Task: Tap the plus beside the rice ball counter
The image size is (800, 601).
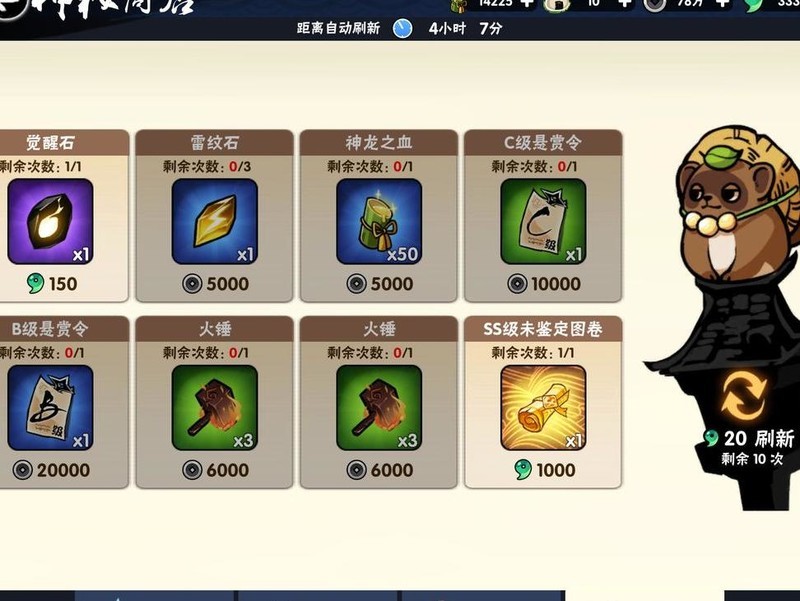Action: (624, 3)
